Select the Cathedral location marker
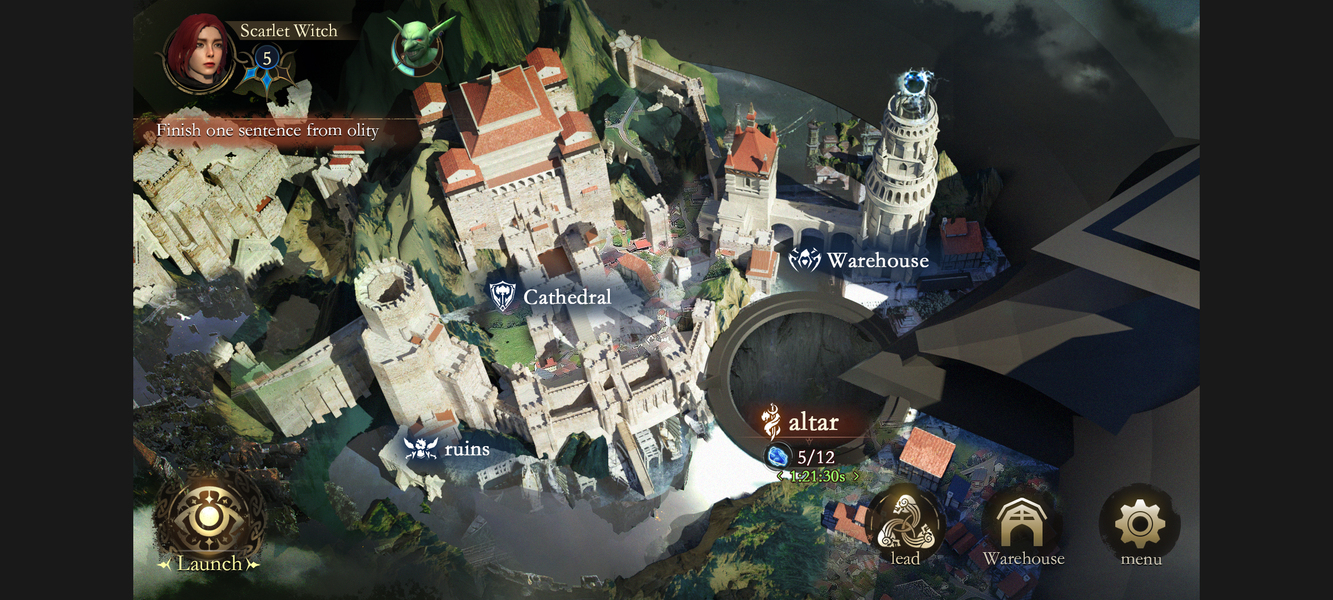Viewport: 1333px width, 600px height. point(550,296)
